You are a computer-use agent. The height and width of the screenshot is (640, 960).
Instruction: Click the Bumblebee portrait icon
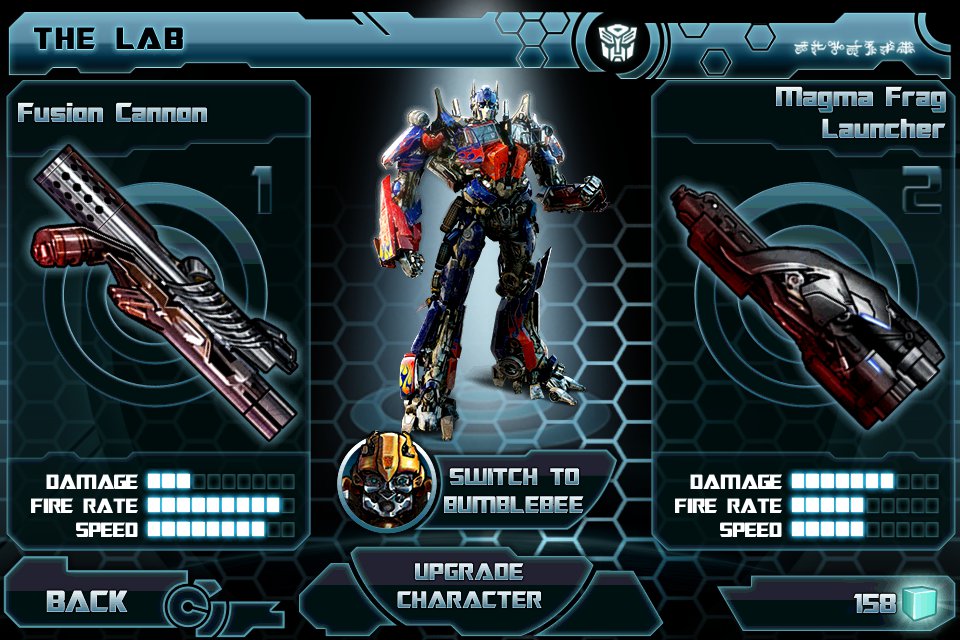(382, 487)
